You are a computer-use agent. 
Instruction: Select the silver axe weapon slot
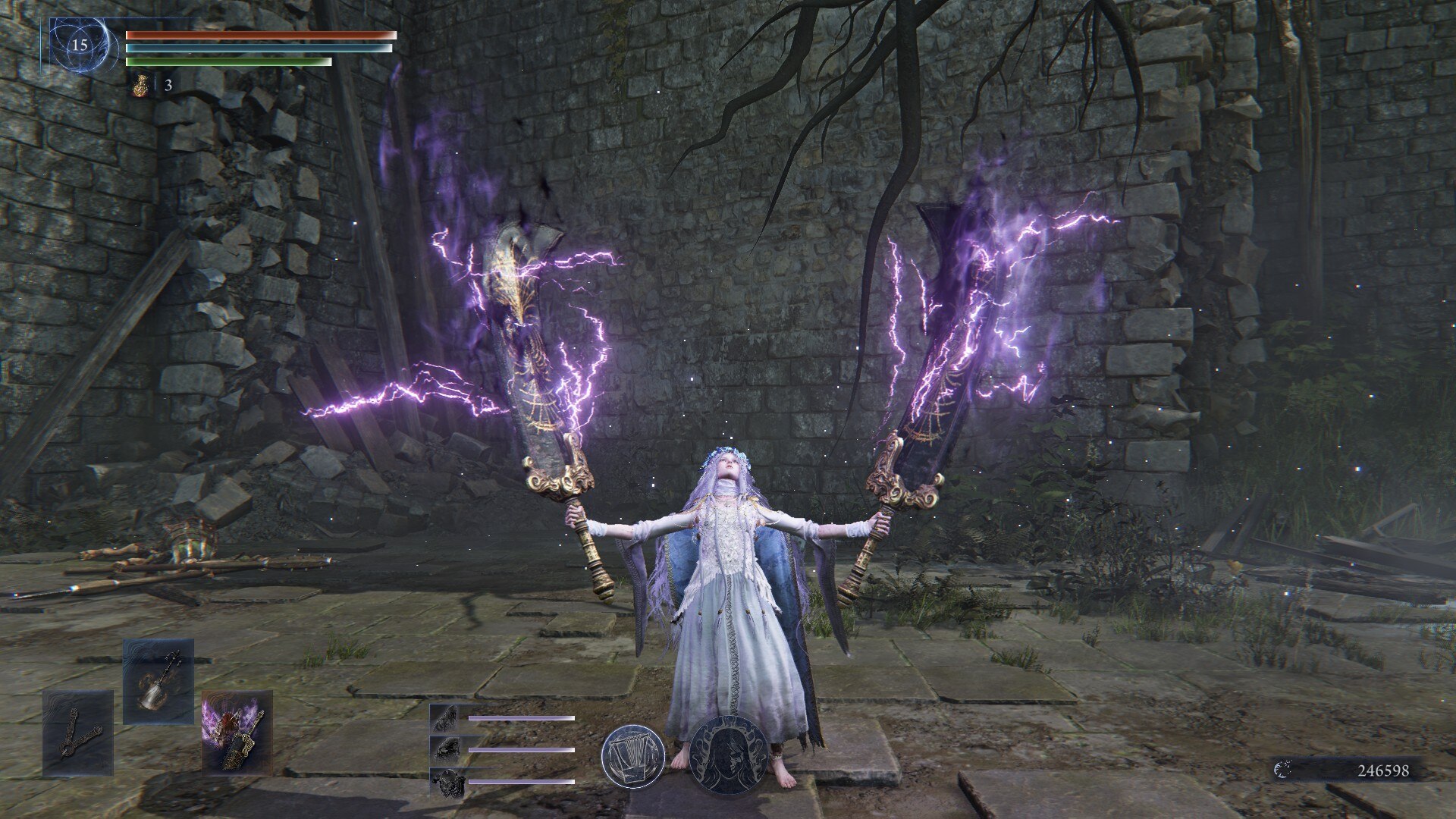tap(158, 680)
